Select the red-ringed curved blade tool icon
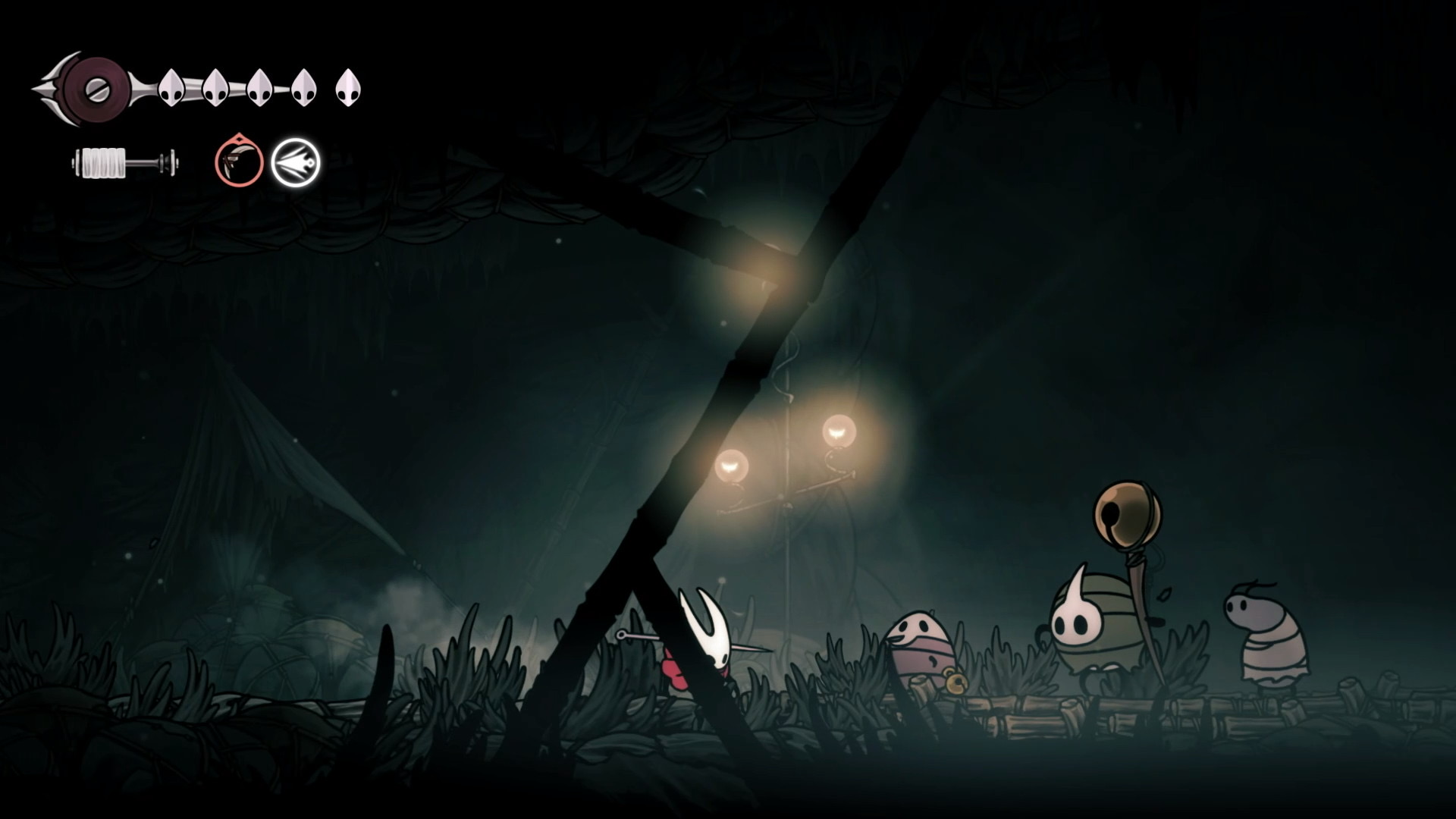Image resolution: width=1456 pixels, height=819 pixels. click(239, 162)
